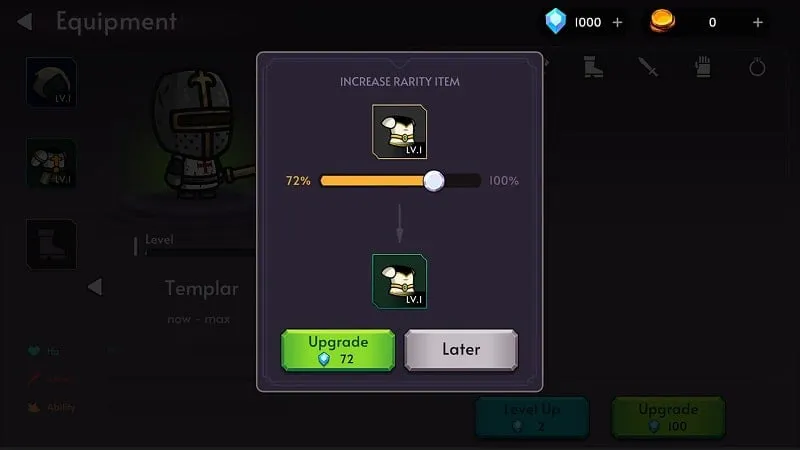Open the sword category tab
800x450 pixels.
click(649, 68)
